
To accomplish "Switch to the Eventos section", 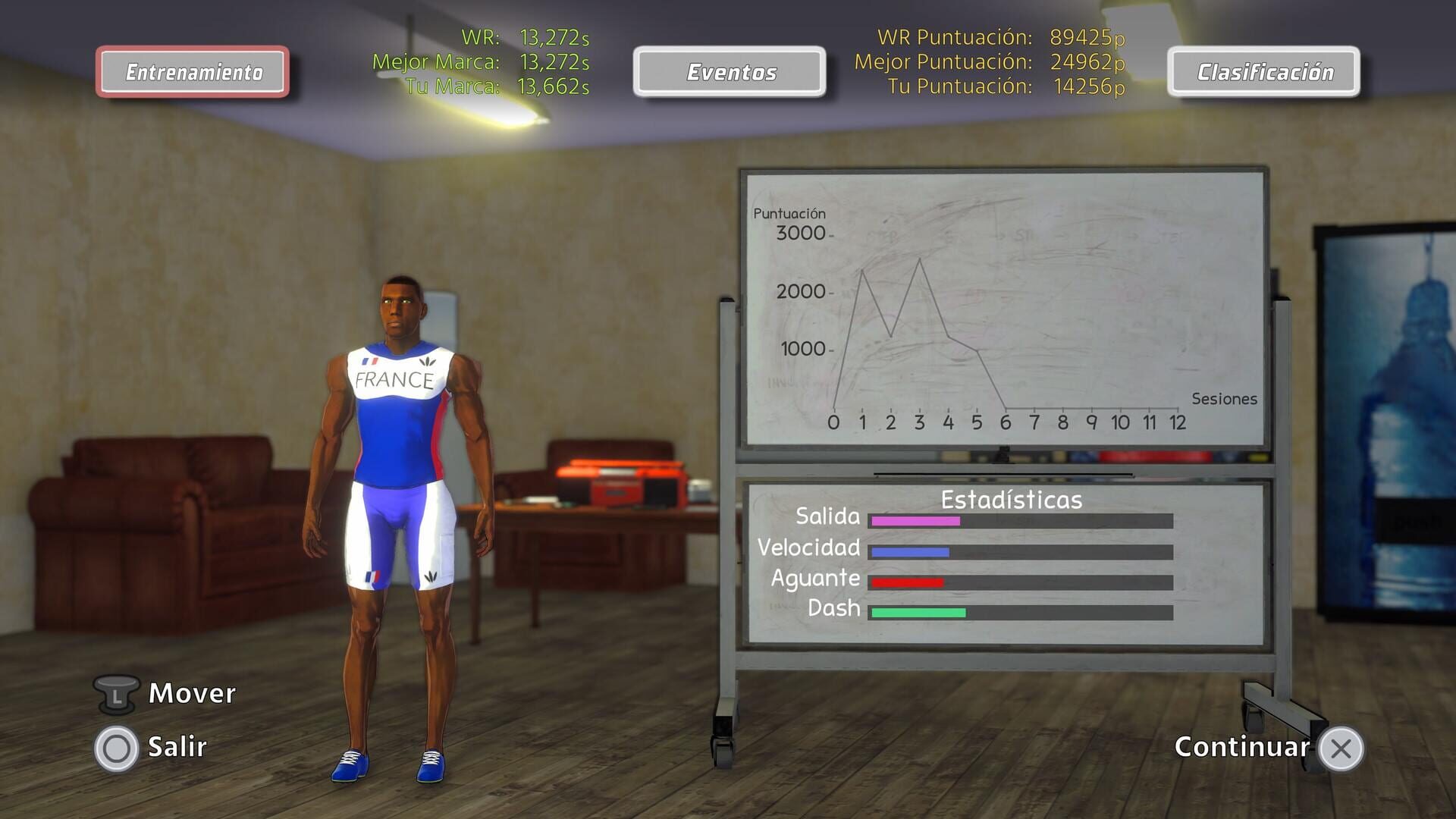I will 729,72.
